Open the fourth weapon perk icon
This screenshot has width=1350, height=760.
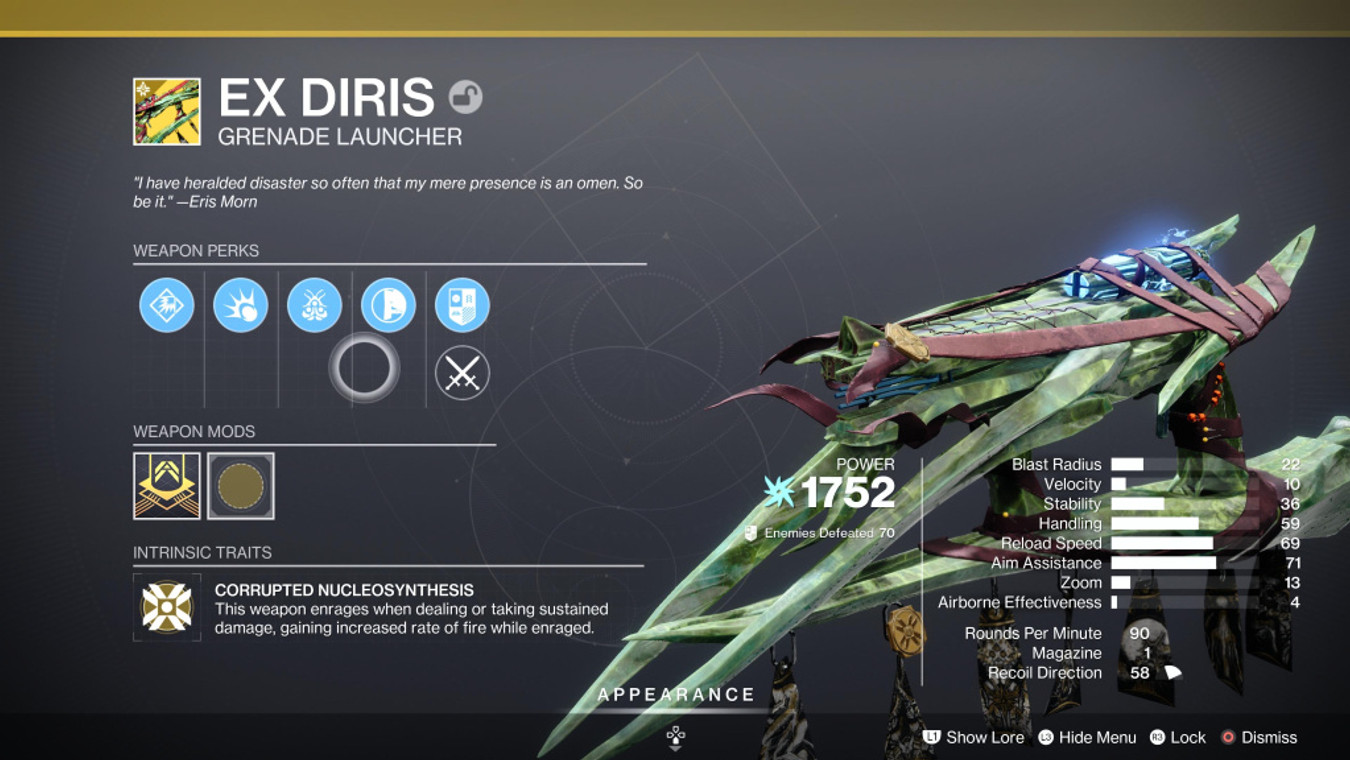pyautogui.click(x=388, y=305)
